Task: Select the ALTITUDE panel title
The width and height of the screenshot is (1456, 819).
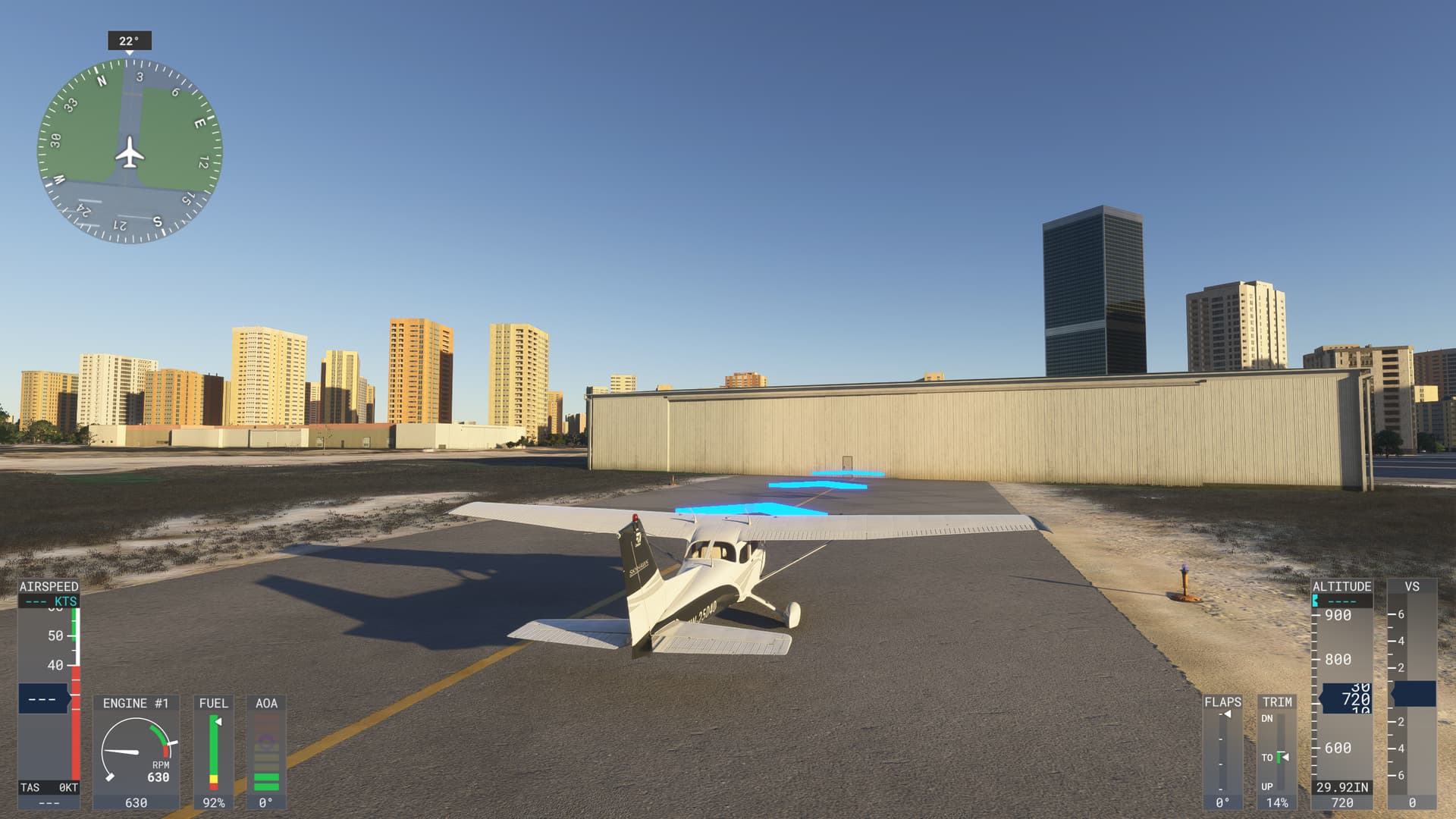Action: 1341,585
